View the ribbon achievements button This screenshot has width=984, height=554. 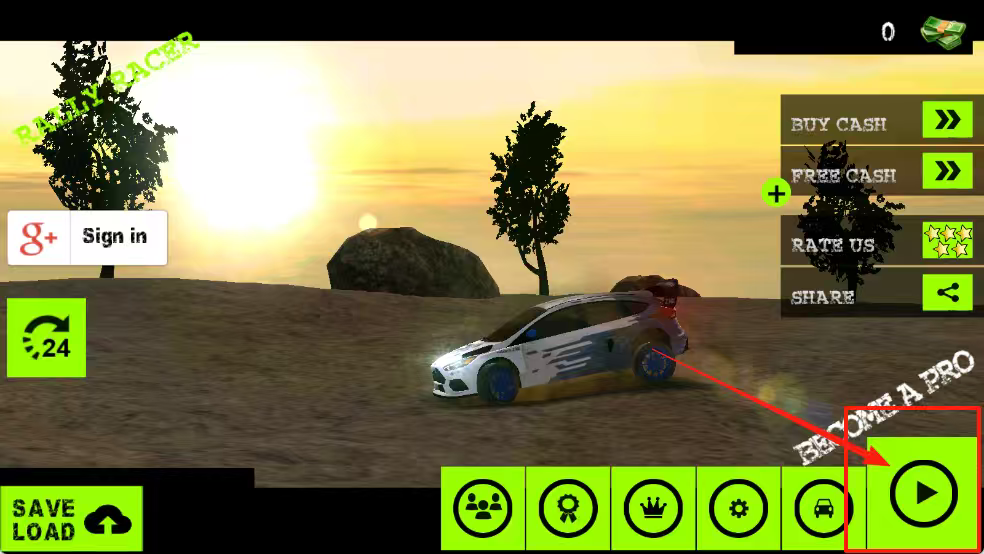pyautogui.click(x=568, y=508)
